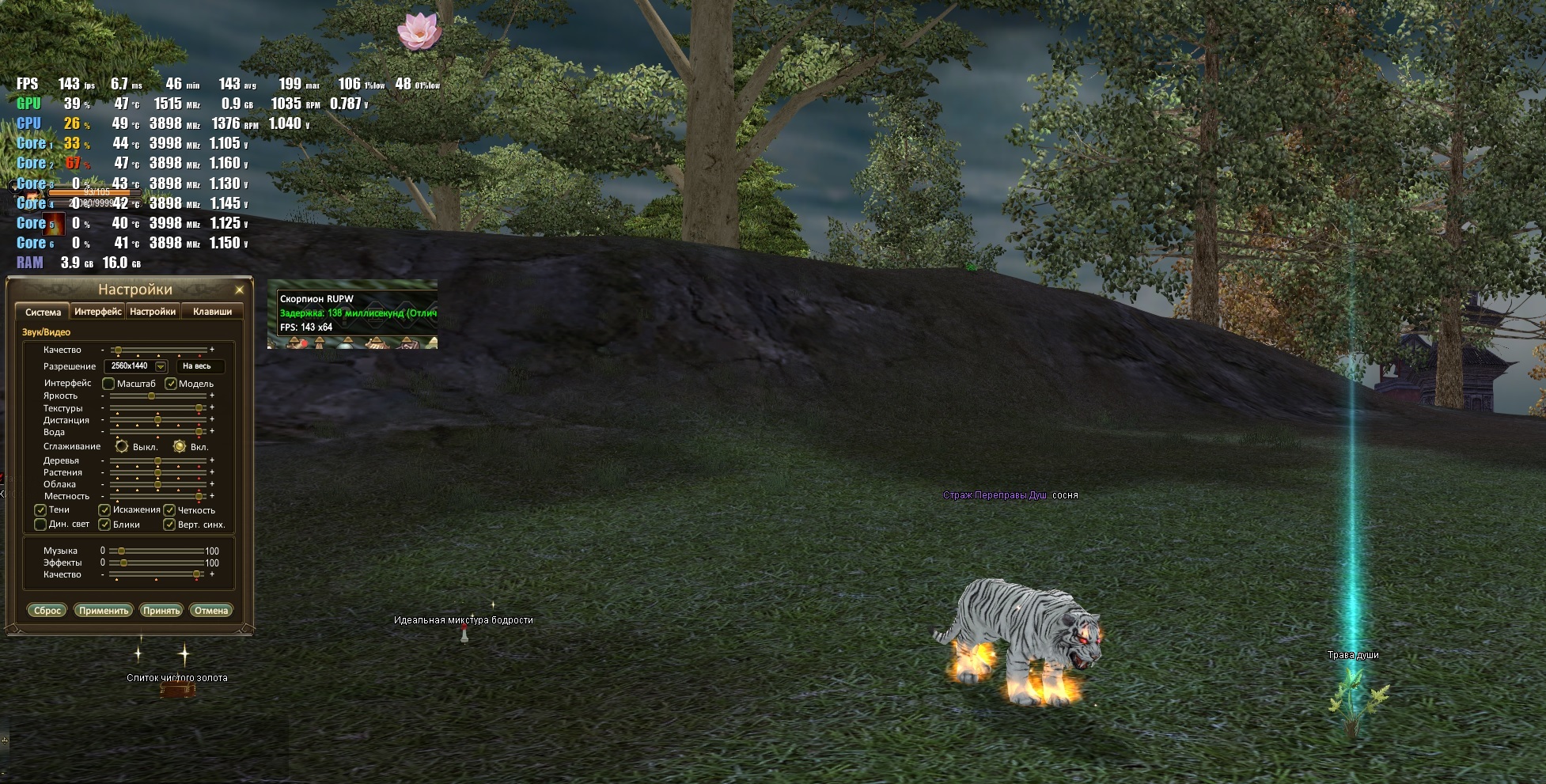This screenshot has height=784, width=1546.
Task: Enable the Дин. свет checkbox
Action: point(40,525)
